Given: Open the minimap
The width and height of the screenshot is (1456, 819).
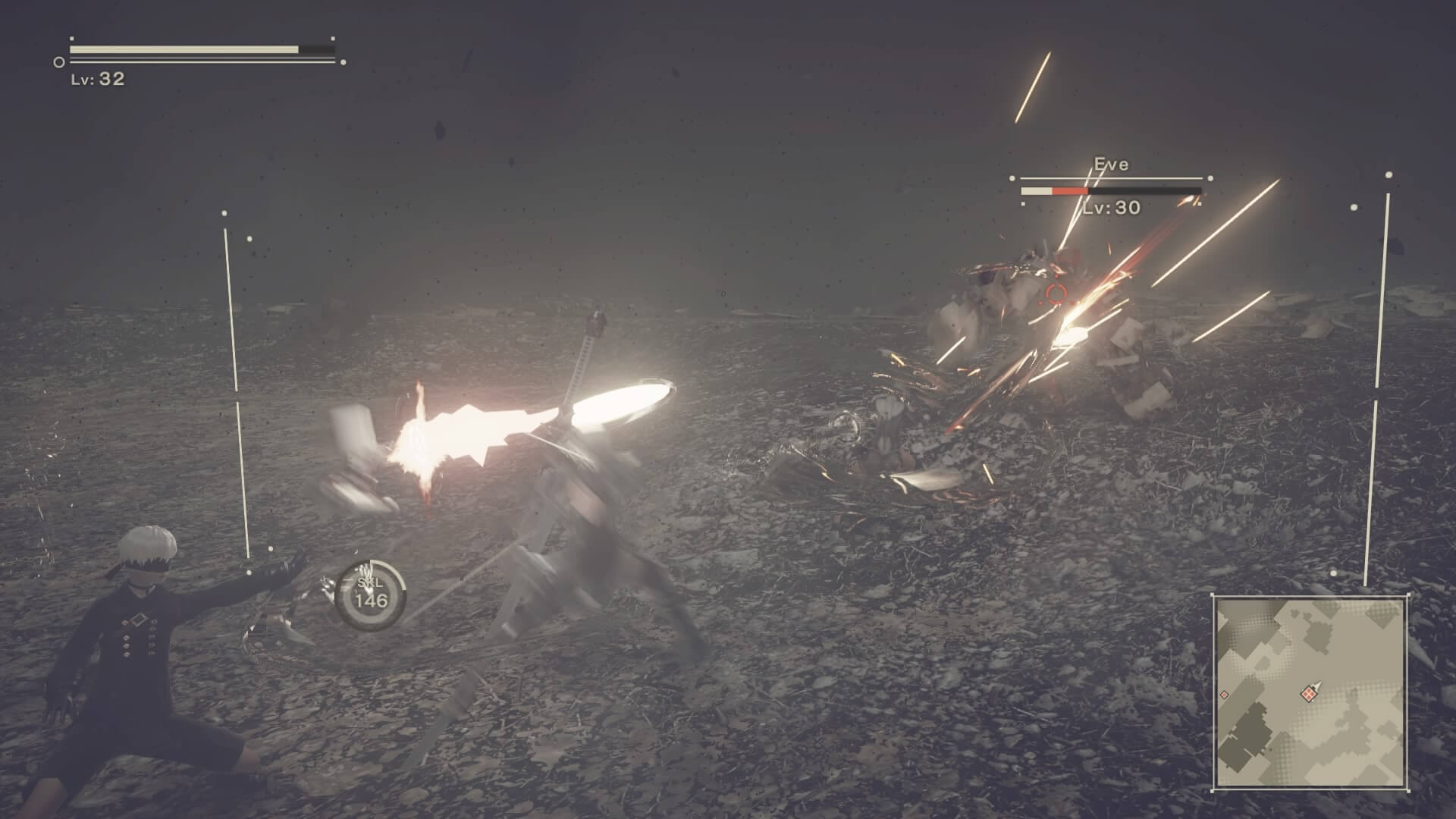Looking at the screenshot, I should (1310, 692).
